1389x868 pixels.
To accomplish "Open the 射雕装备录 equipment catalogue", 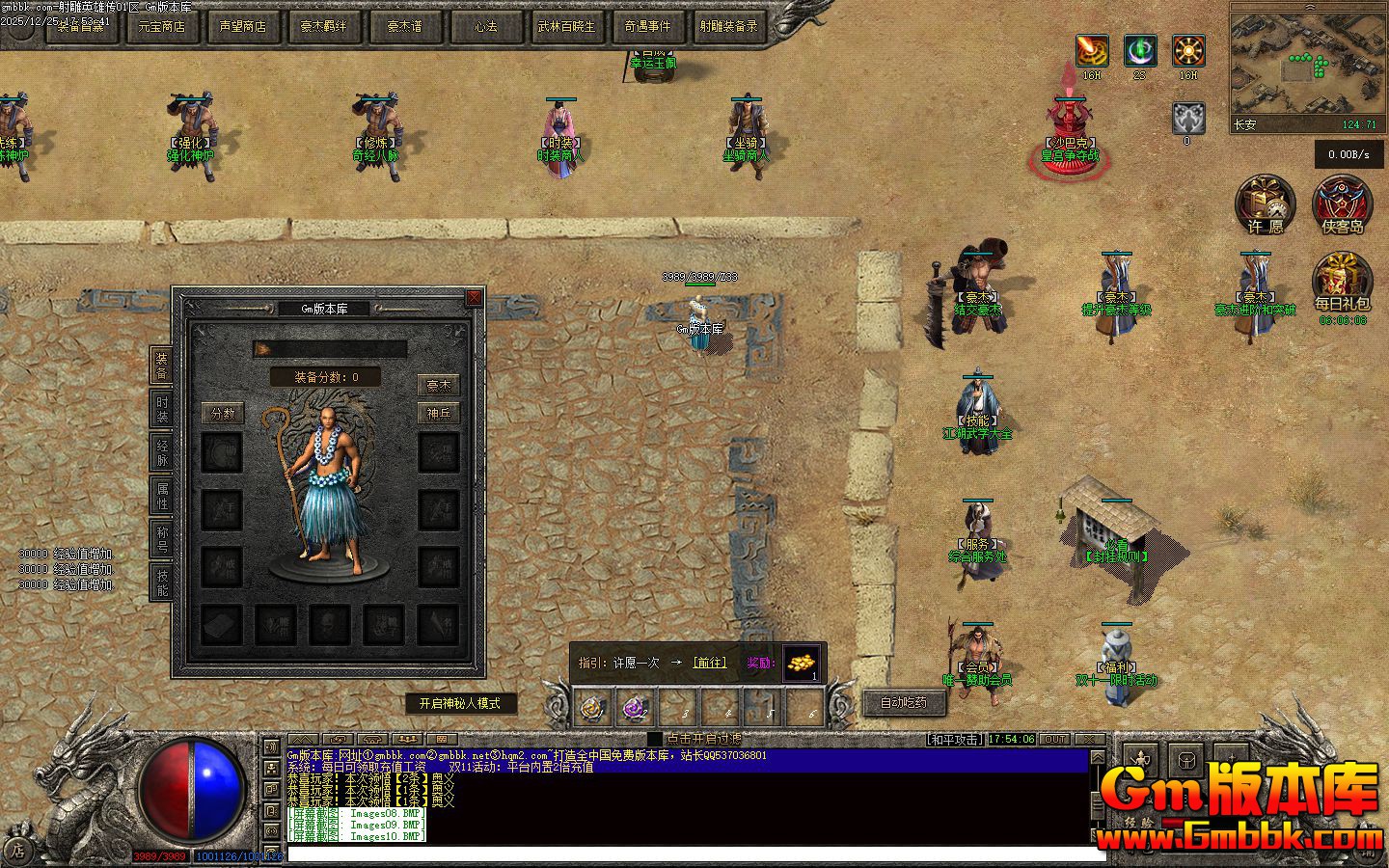I will tap(728, 27).
